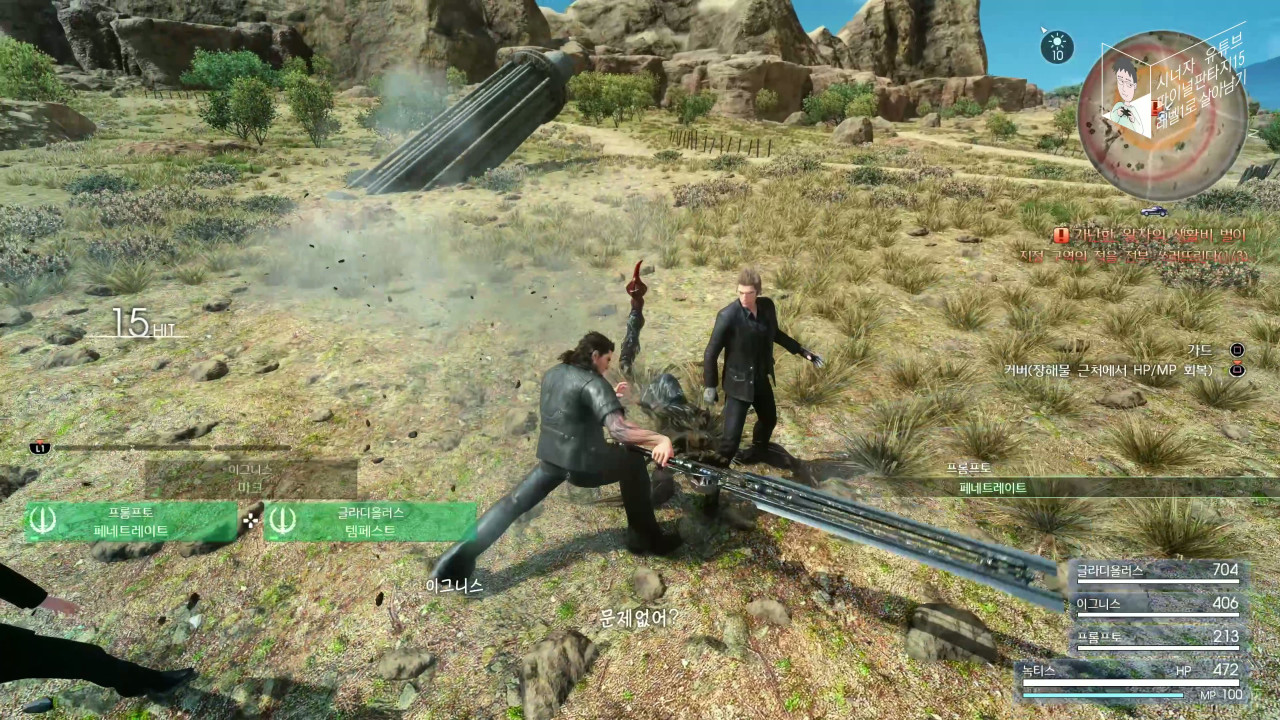Click the car marker below the minimap
The width and height of the screenshot is (1280, 720).
tap(1153, 211)
